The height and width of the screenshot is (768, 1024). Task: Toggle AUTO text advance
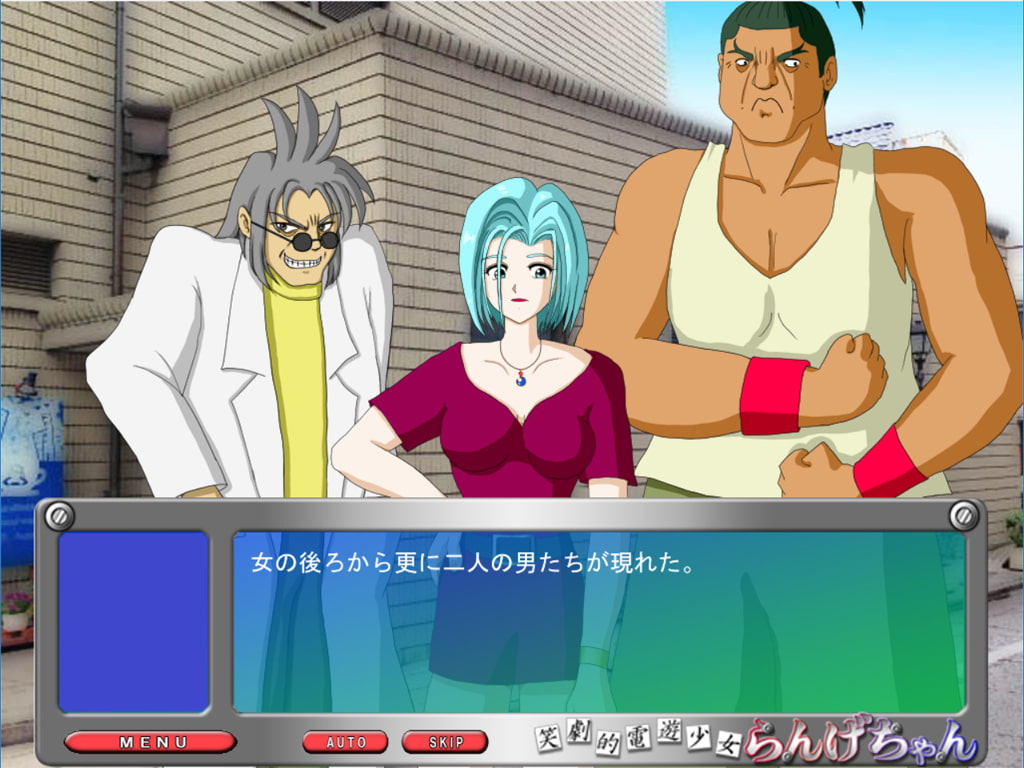(345, 742)
